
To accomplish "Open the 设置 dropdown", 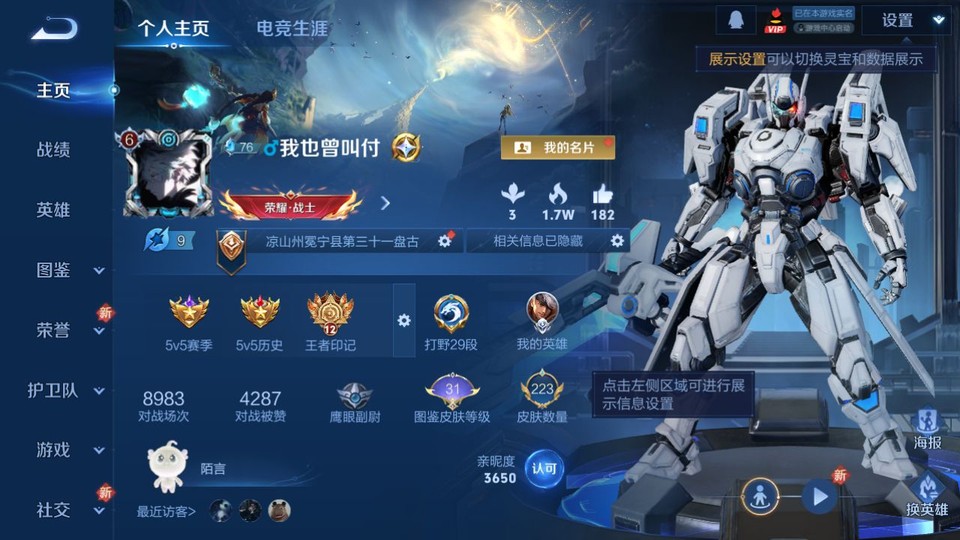I will pos(905,20).
